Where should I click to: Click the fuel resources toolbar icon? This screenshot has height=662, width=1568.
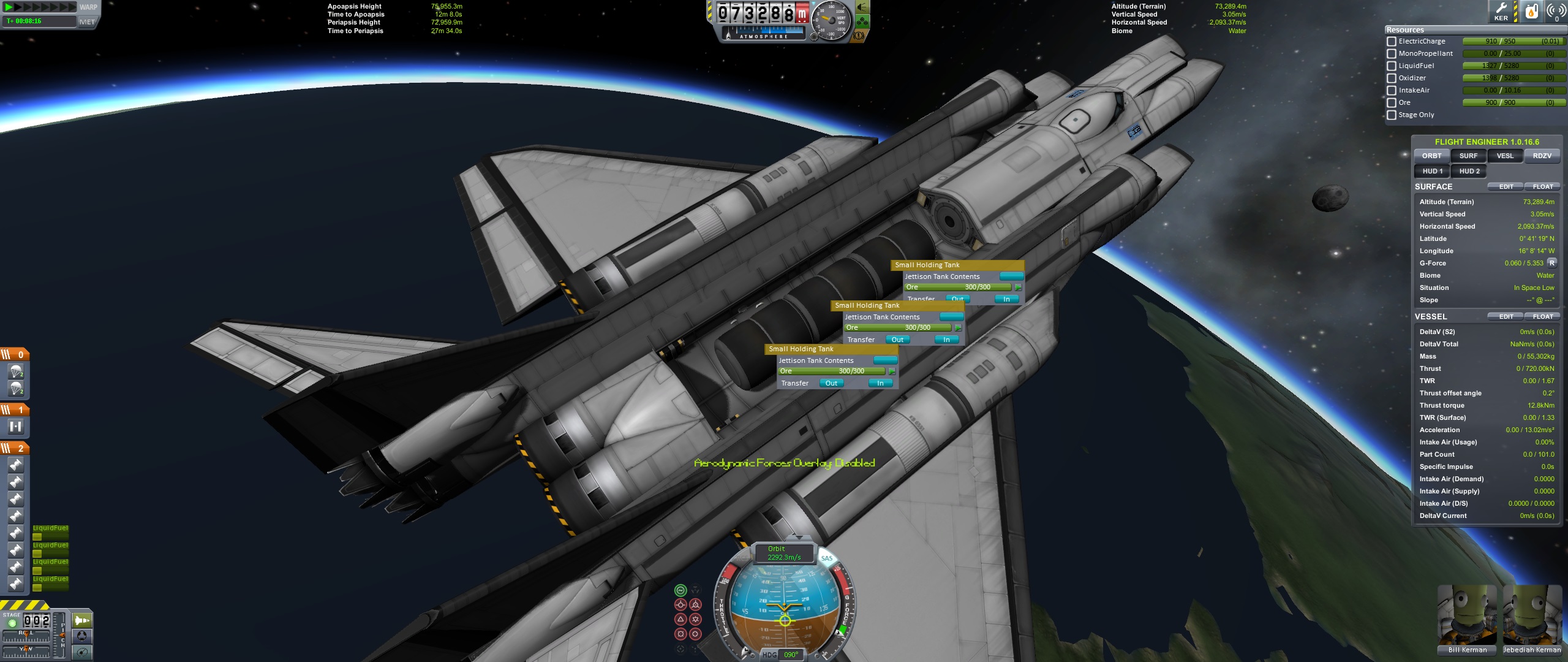(1531, 11)
